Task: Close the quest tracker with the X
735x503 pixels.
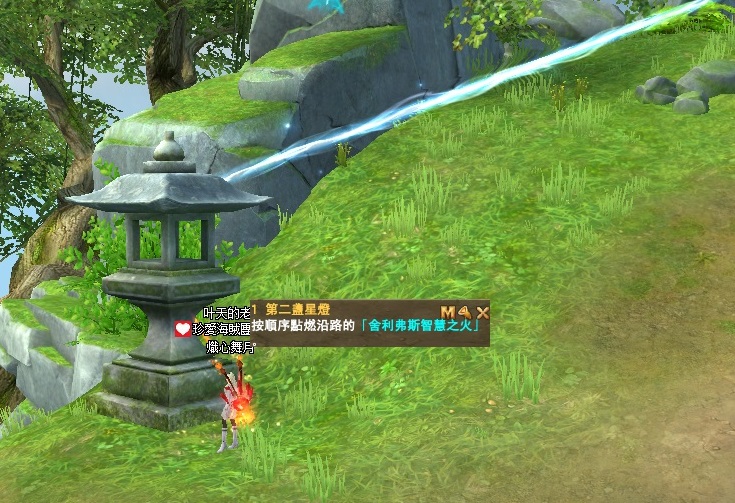Action: pos(482,311)
